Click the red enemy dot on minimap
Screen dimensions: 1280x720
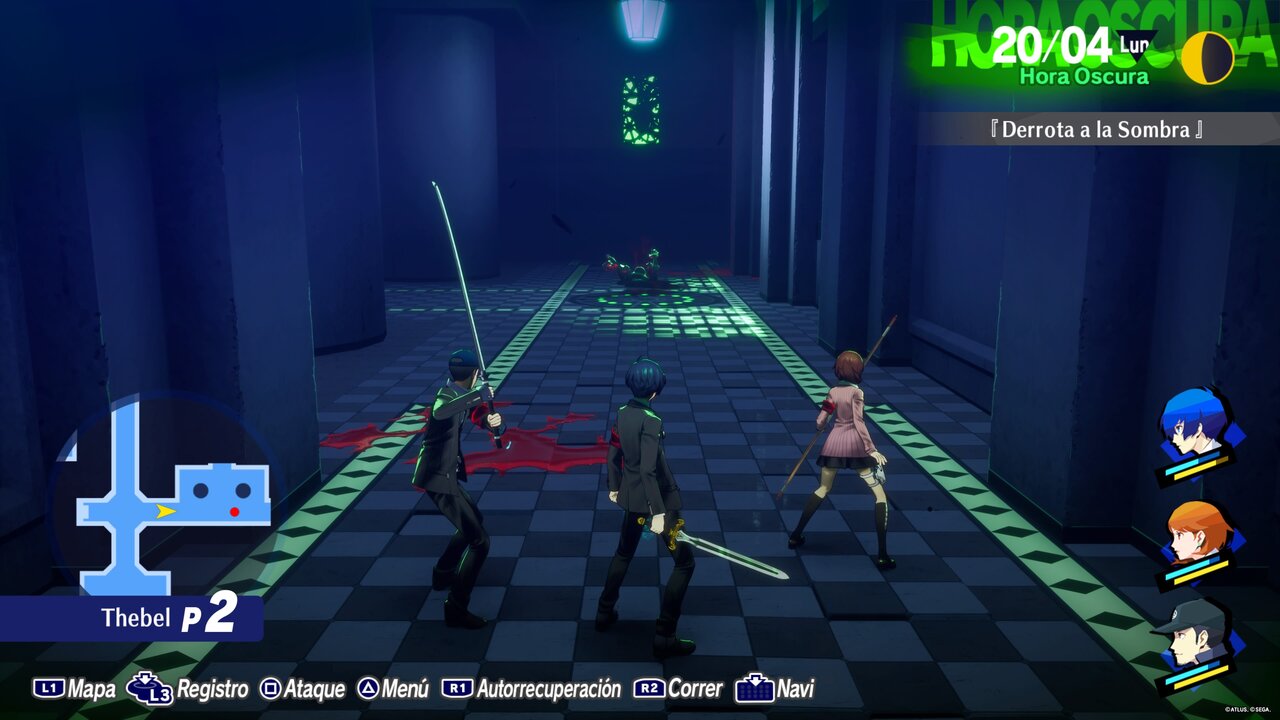(235, 512)
